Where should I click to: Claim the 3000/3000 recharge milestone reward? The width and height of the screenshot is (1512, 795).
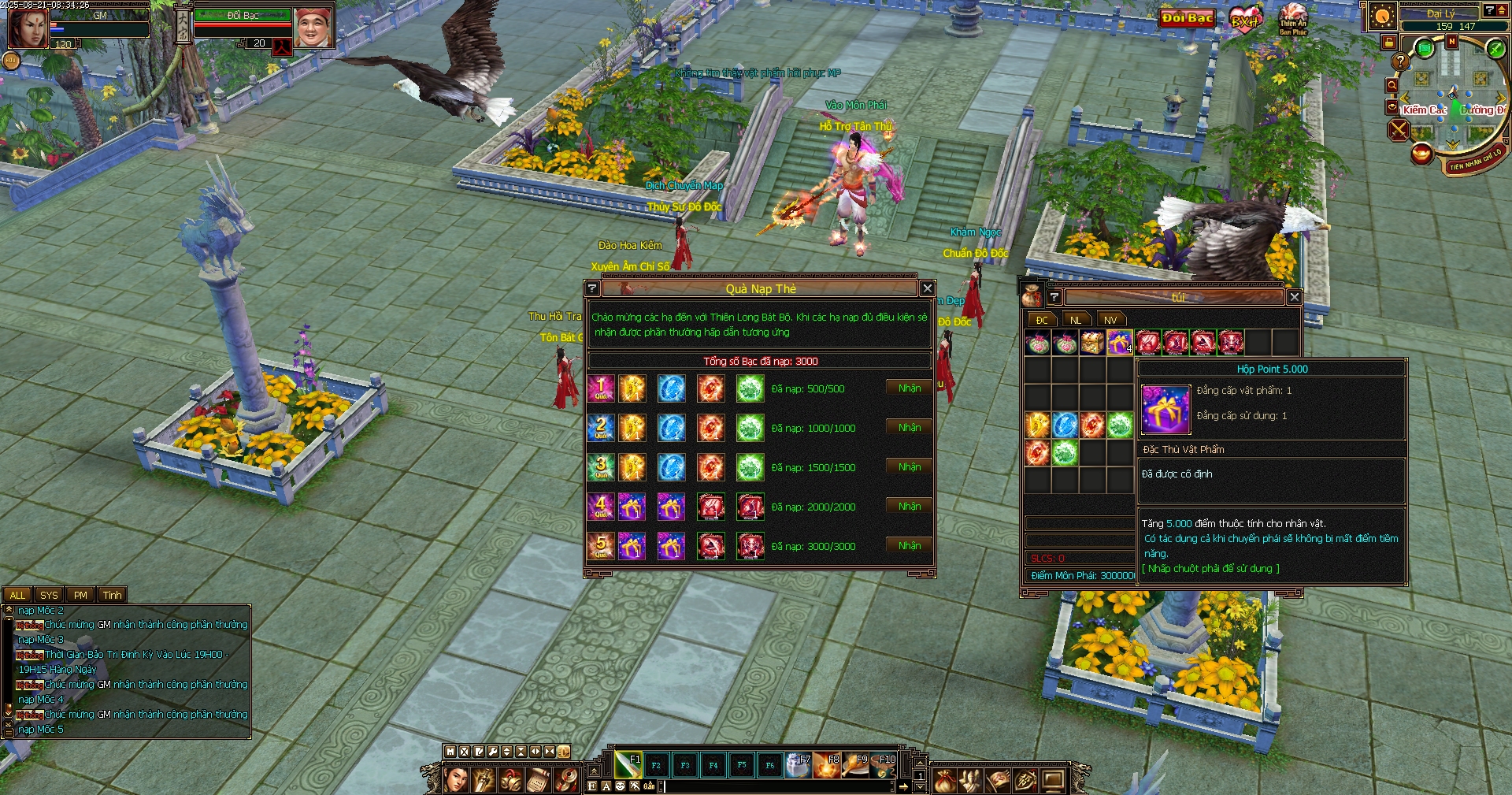coord(909,546)
